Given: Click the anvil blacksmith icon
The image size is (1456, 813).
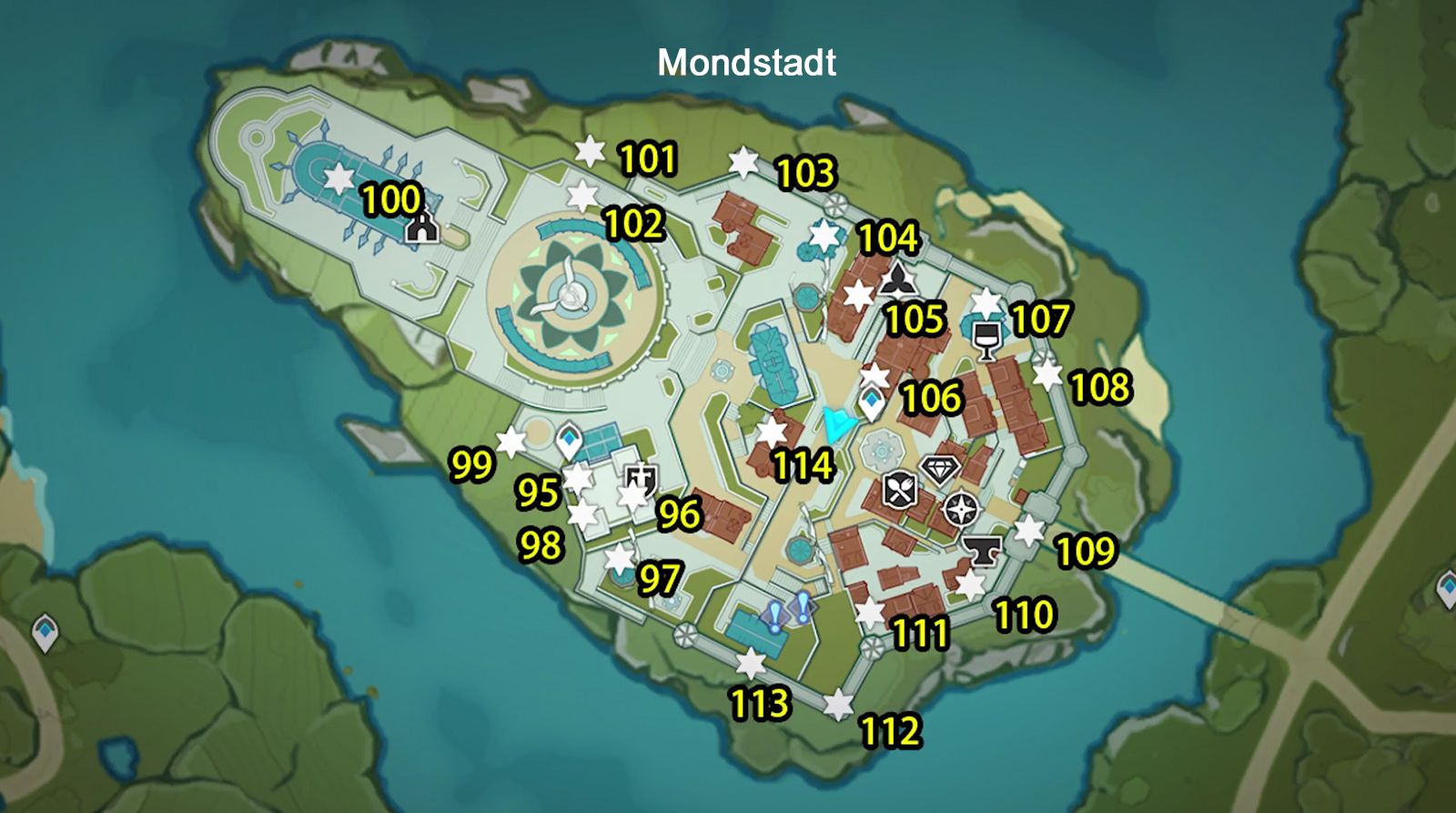Looking at the screenshot, I should tap(984, 551).
